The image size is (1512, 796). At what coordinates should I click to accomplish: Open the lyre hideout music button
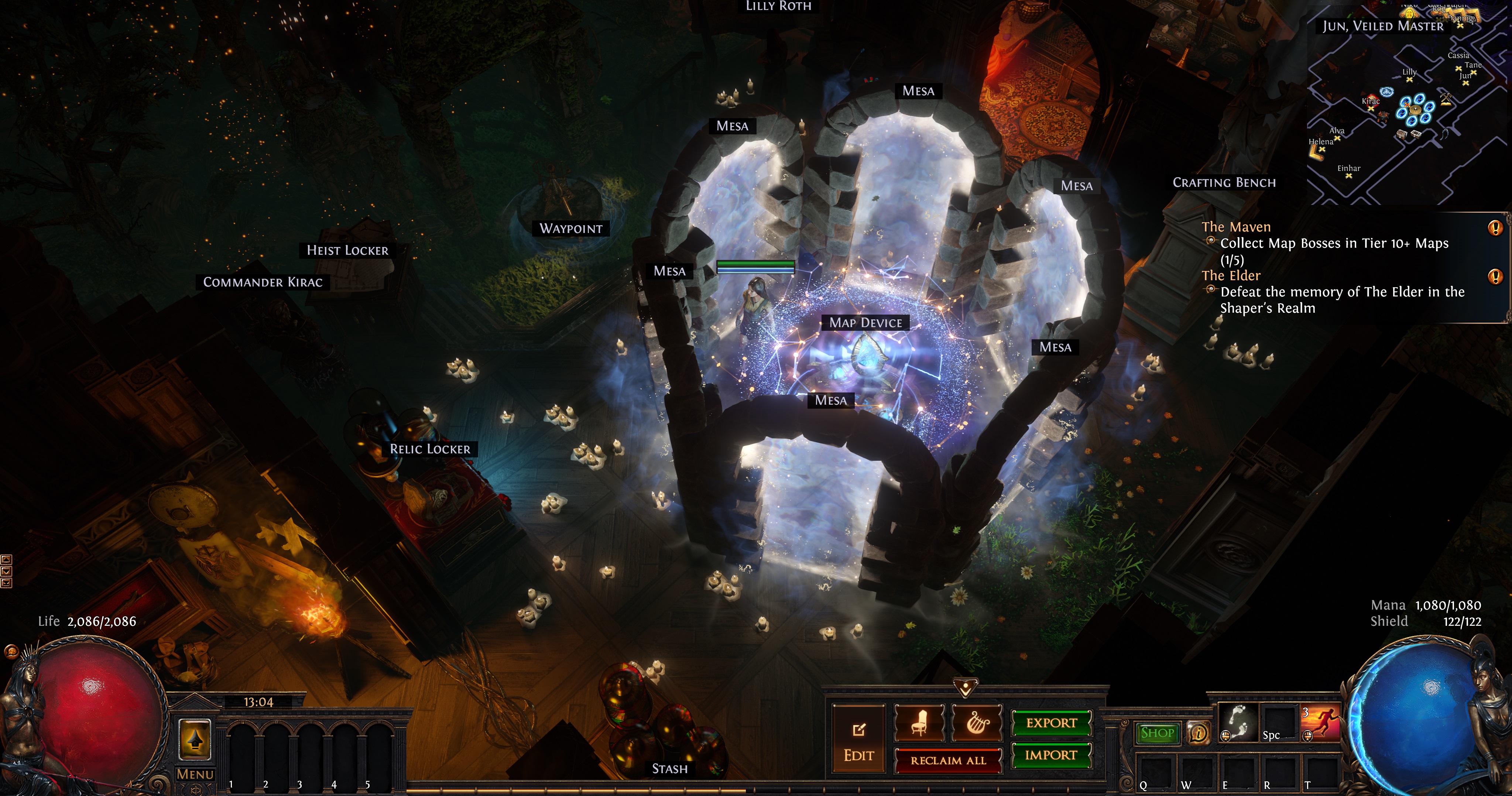pyautogui.click(x=977, y=723)
